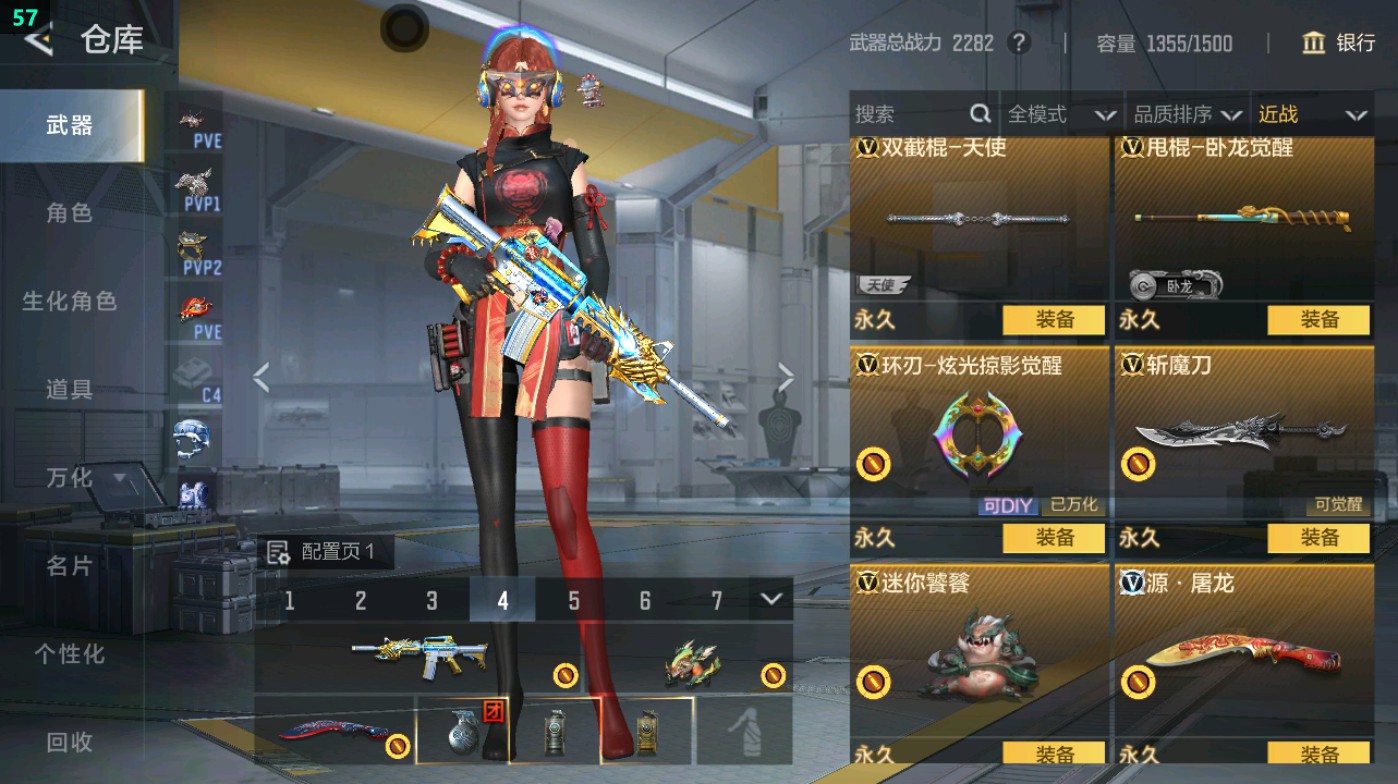Screen dimensions: 1398x784
Task: Toggle the lock icon on 斩魔刀
Action: (x=1142, y=460)
